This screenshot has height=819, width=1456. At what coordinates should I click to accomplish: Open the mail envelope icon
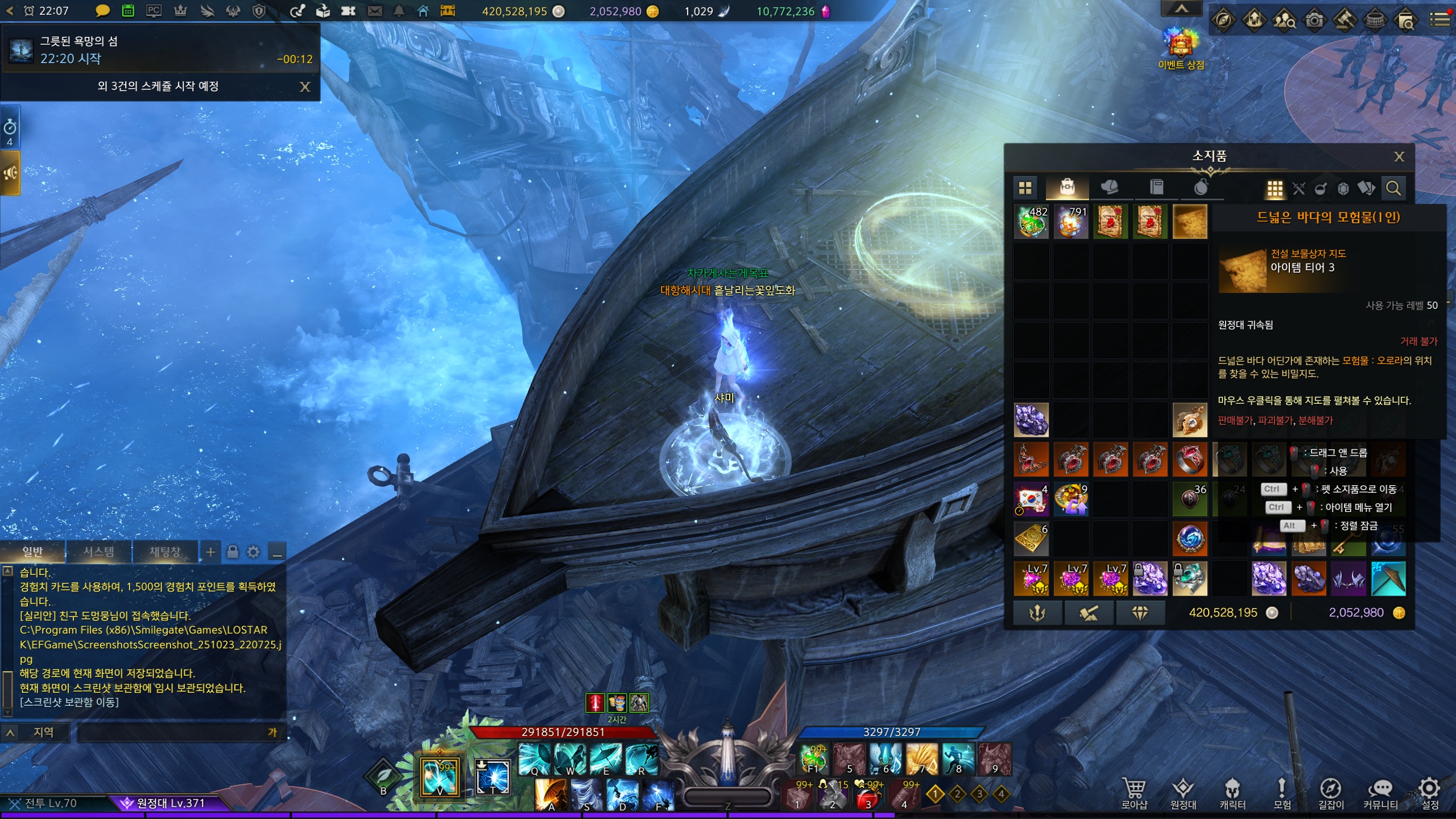375,11
